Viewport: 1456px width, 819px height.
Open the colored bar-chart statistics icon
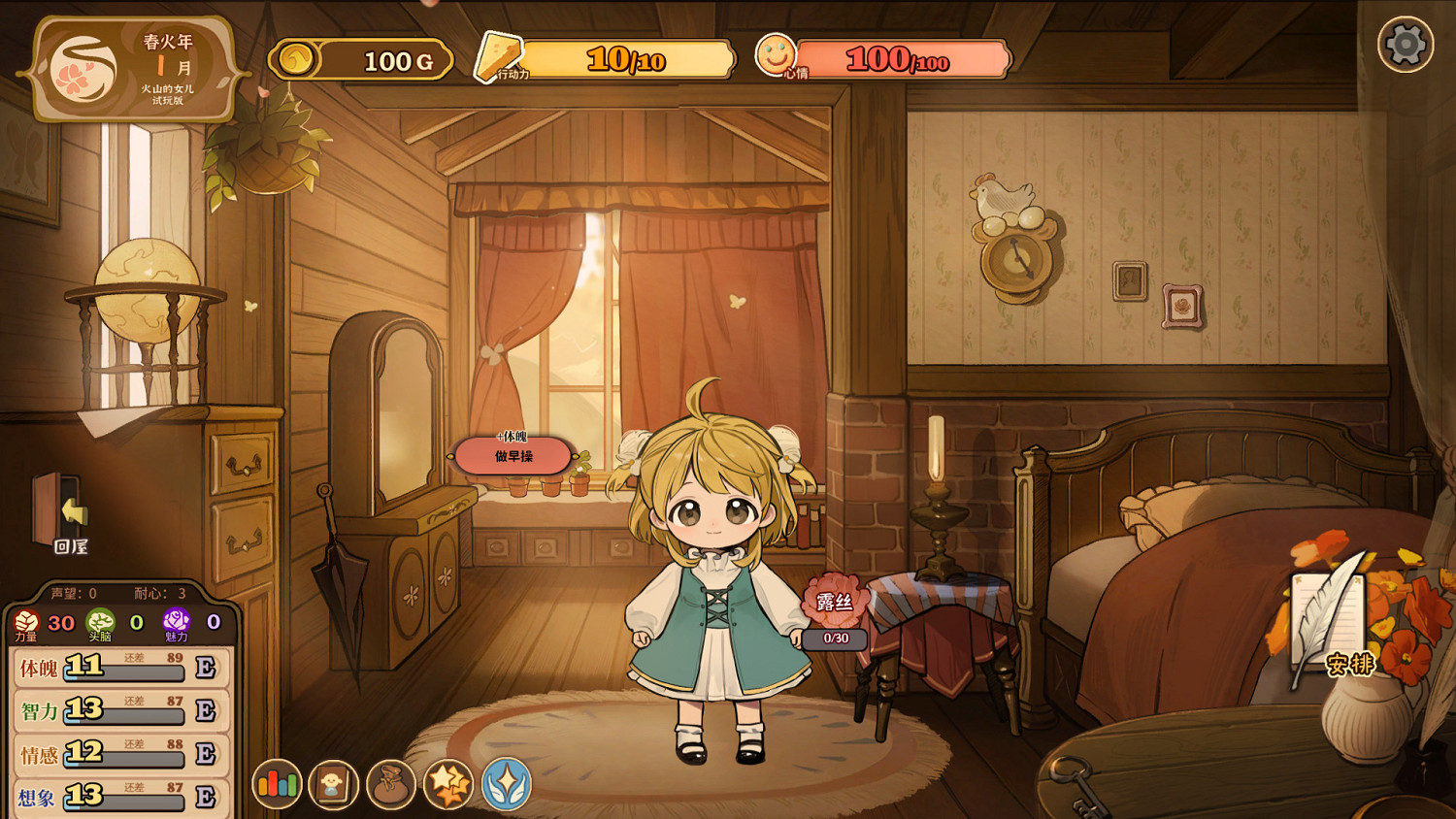277,782
